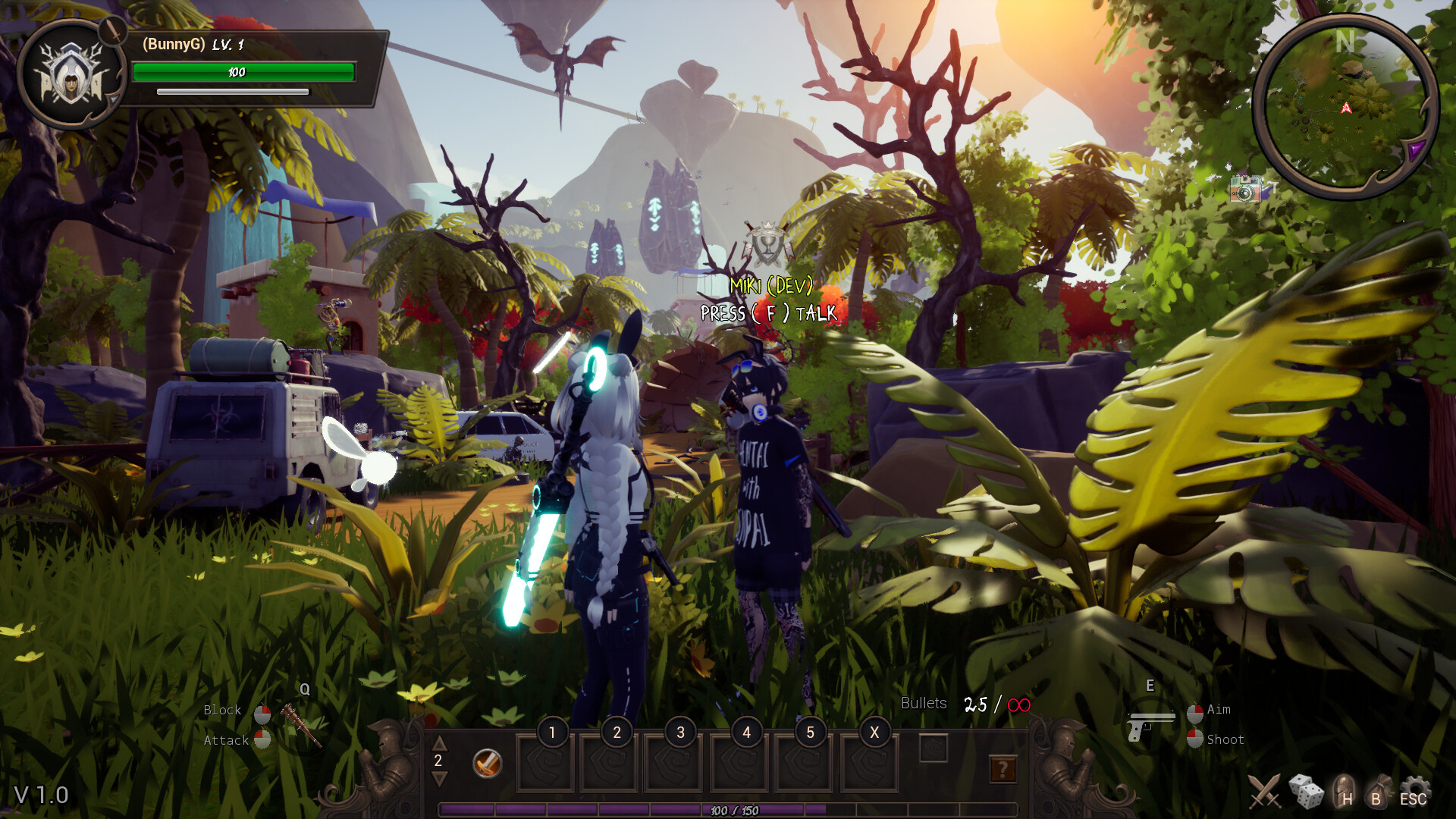Open the question mark help button
1456x819 pixels.
click(1003, 770)
